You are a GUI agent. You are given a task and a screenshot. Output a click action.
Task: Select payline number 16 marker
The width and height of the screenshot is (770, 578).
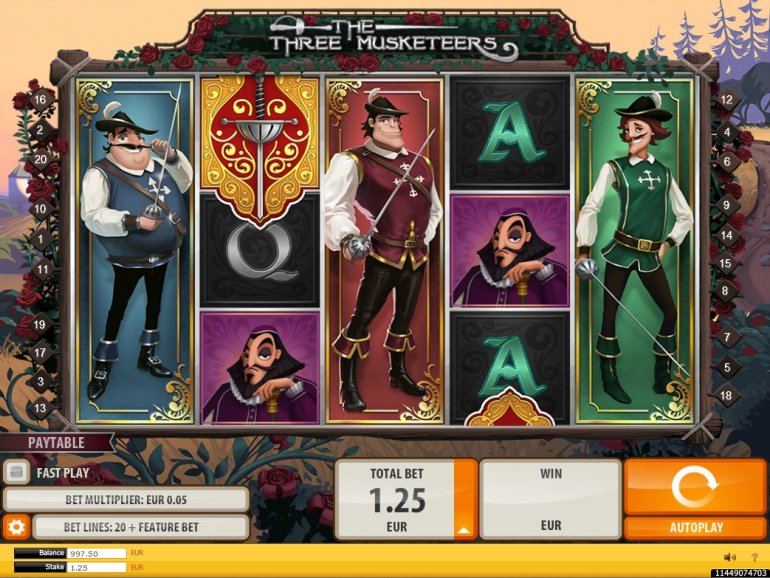(x=41, y=99)
